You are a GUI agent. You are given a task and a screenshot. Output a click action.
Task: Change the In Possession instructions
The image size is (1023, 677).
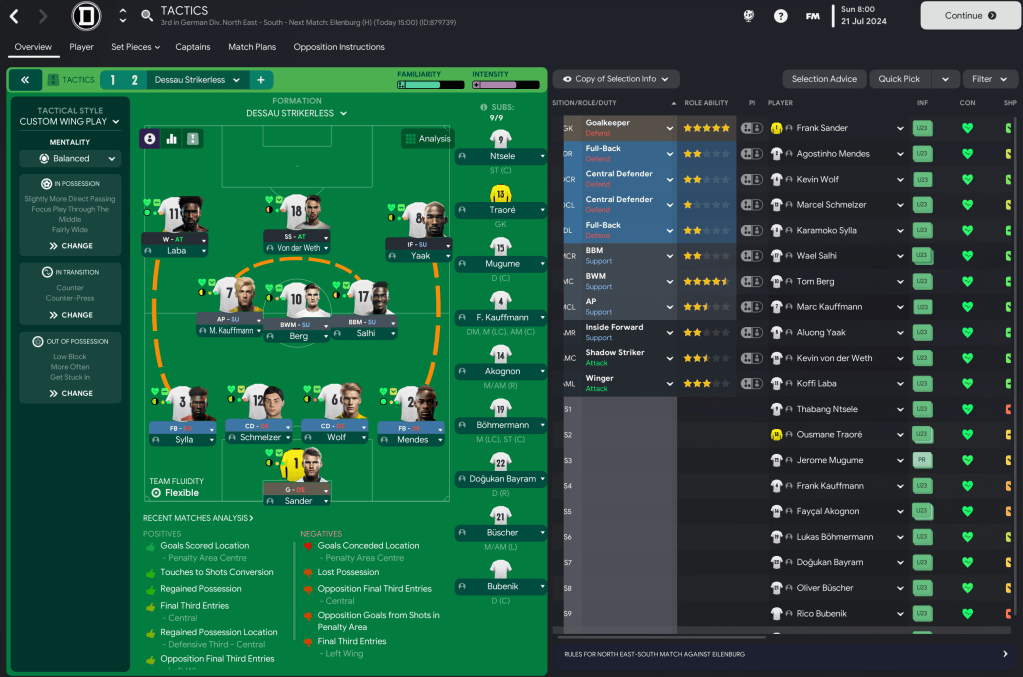(69, 245)
